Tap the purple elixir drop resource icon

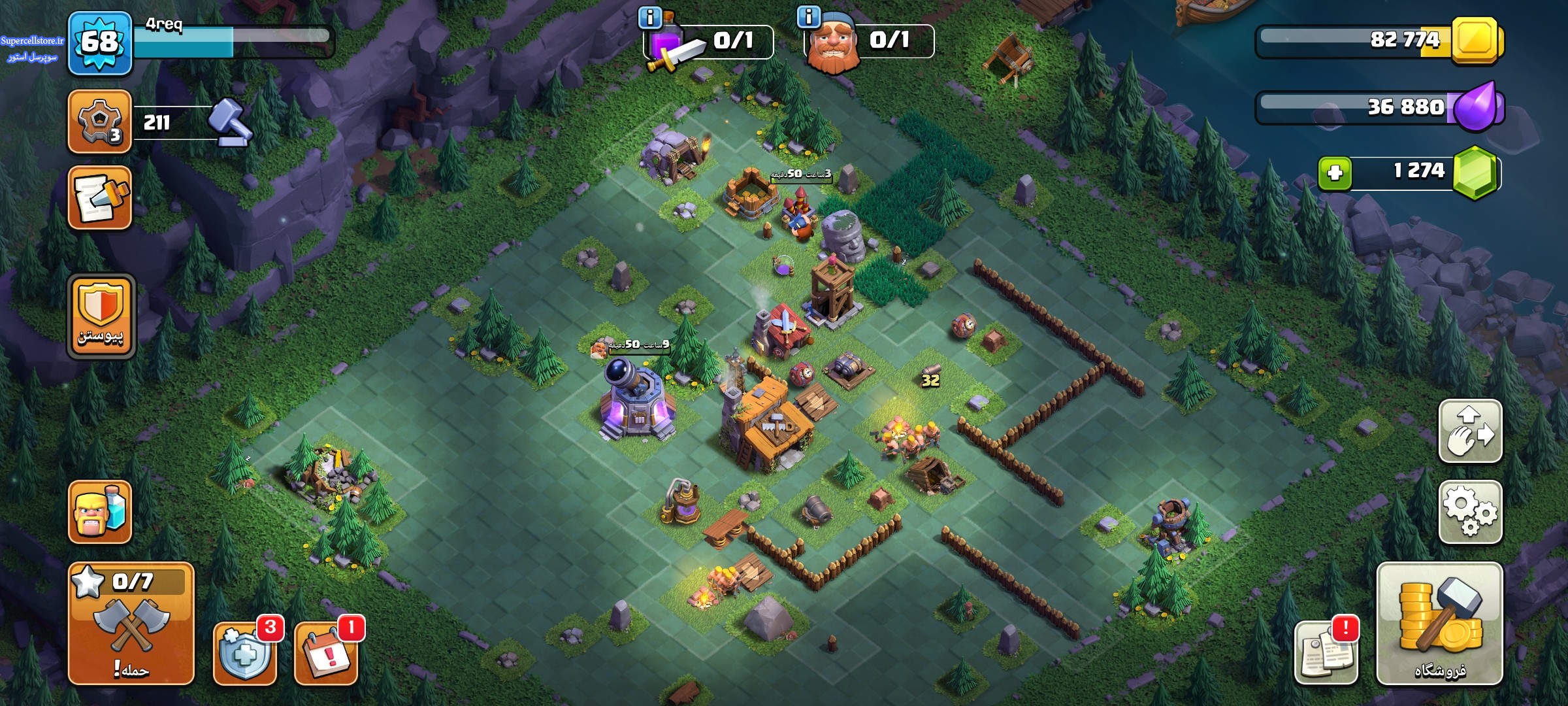pos(1477,107)
